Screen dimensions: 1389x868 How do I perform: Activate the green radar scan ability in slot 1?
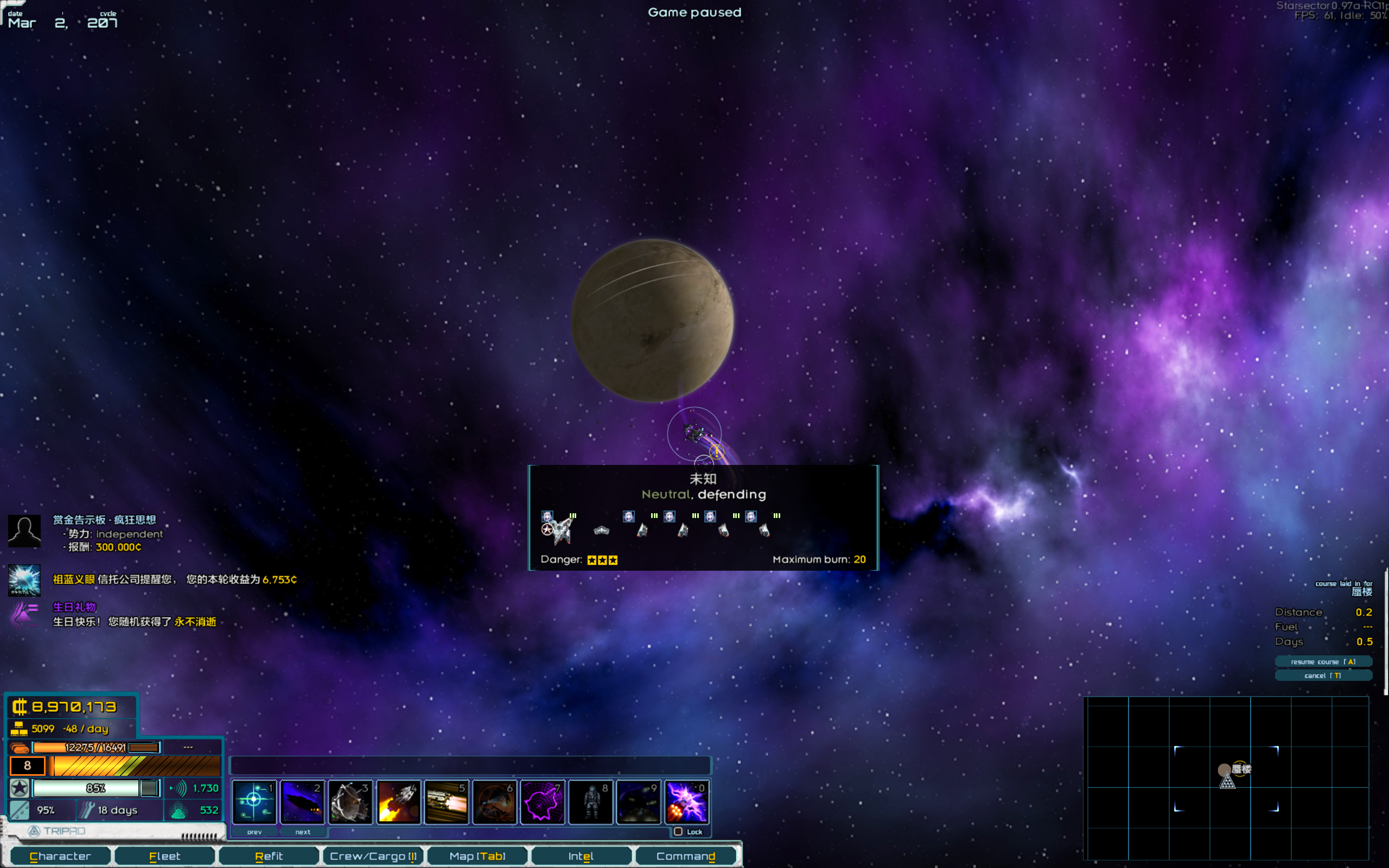pos(254,801)
